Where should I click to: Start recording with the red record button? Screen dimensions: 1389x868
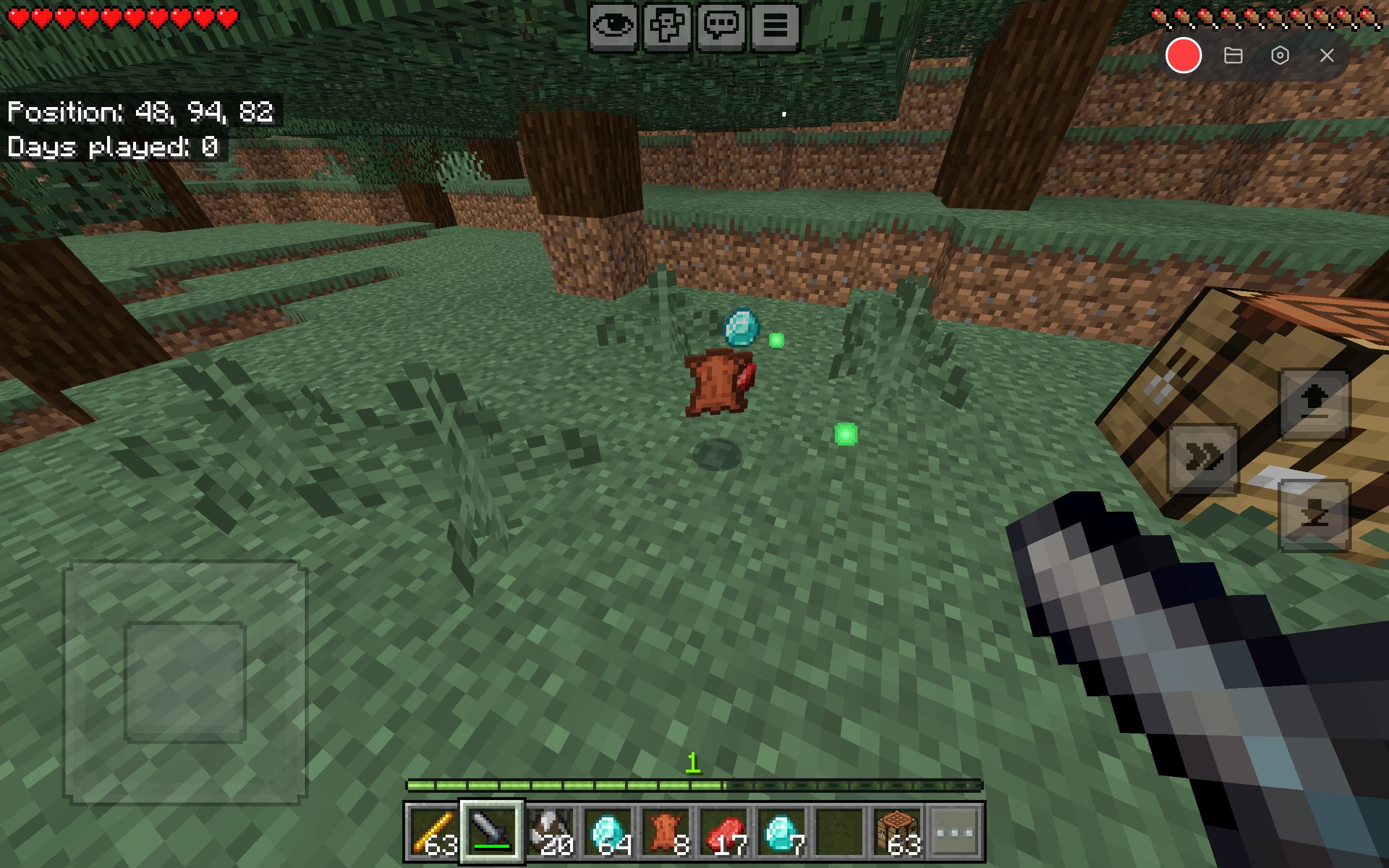[1184, 55]
